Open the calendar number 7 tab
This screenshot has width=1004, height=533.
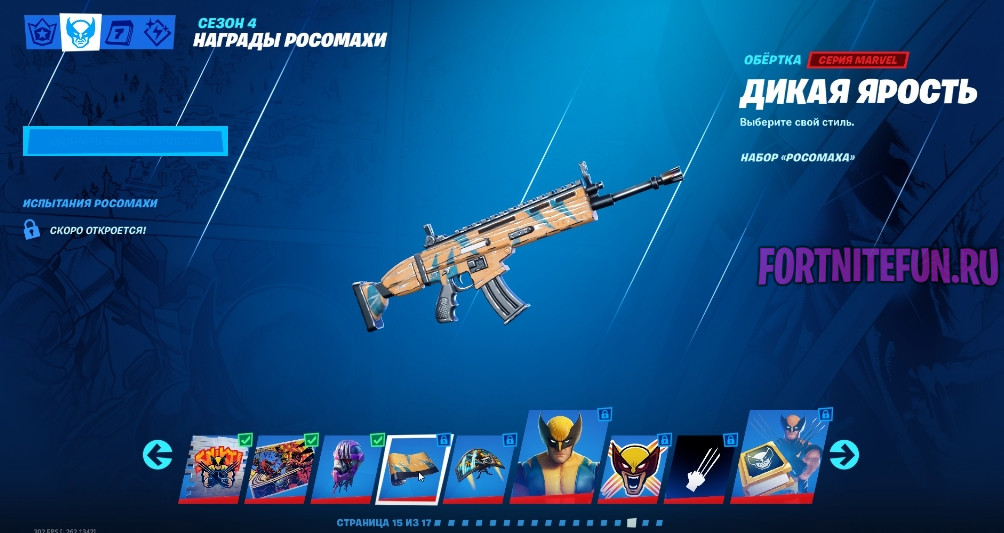117,33
